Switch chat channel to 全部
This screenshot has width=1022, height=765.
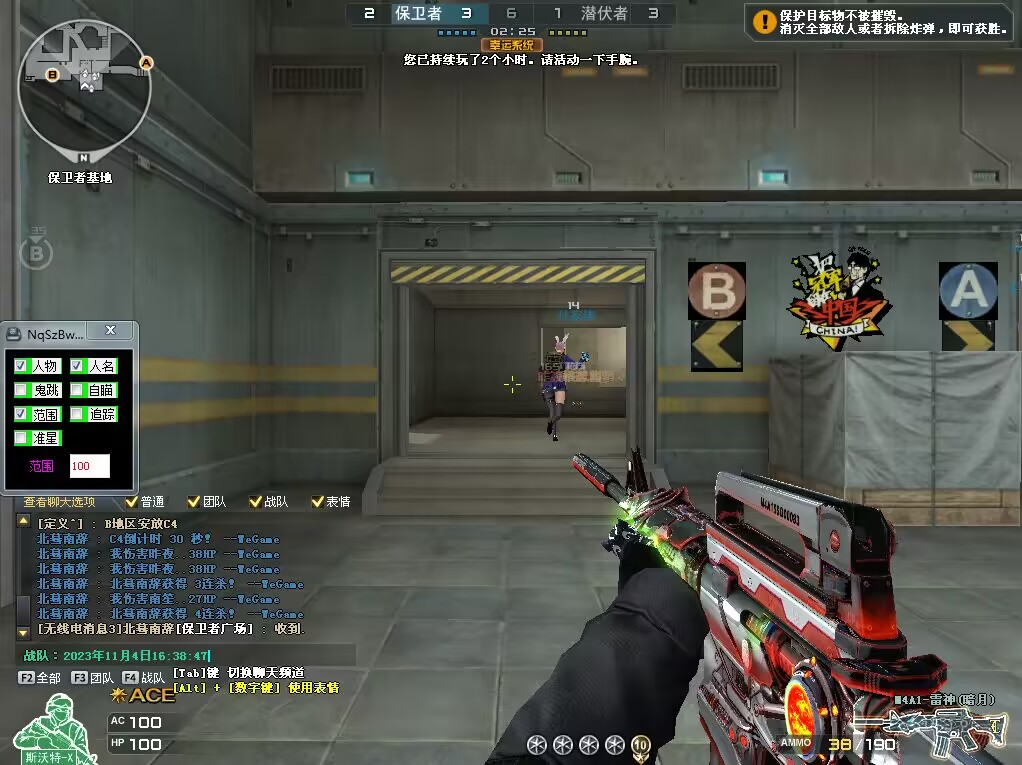pos(40,678)
